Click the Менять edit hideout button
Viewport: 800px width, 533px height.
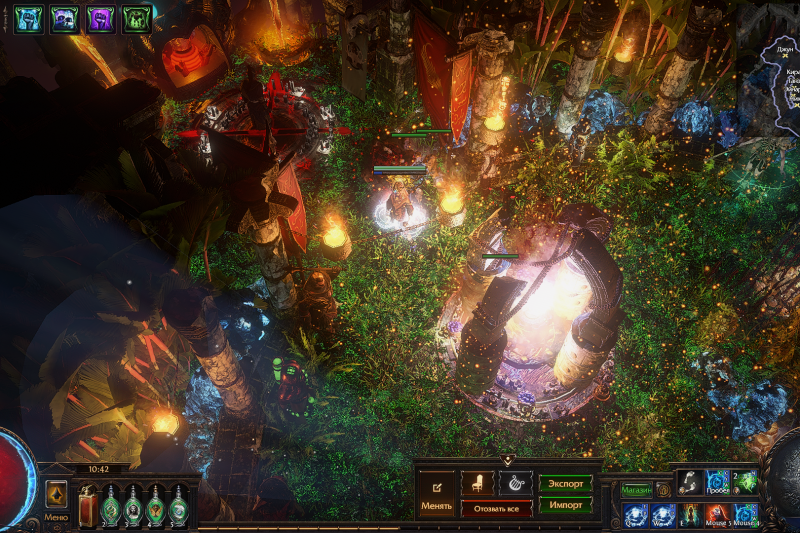(436, 494)
